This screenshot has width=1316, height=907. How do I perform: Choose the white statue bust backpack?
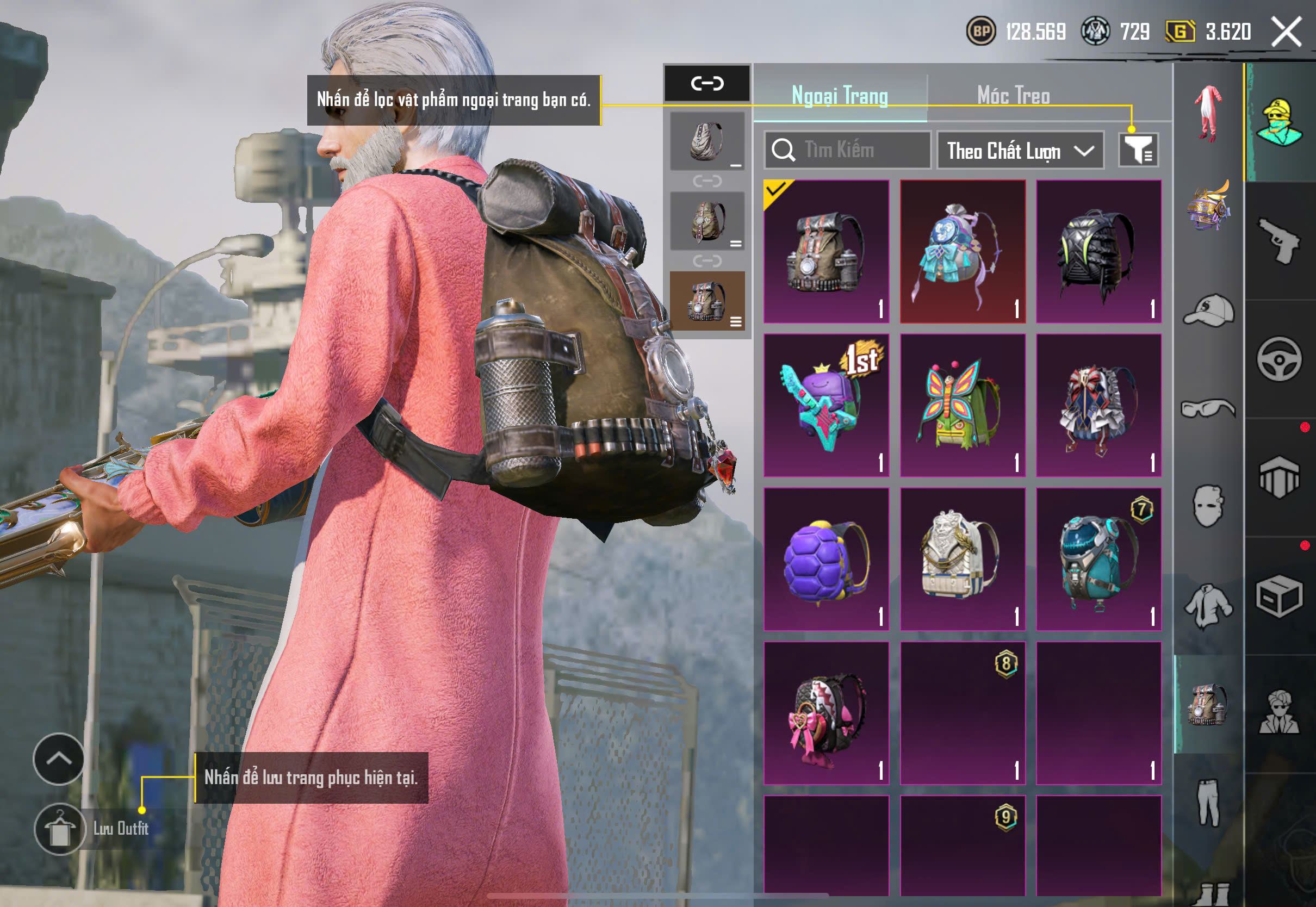point(963,559)
